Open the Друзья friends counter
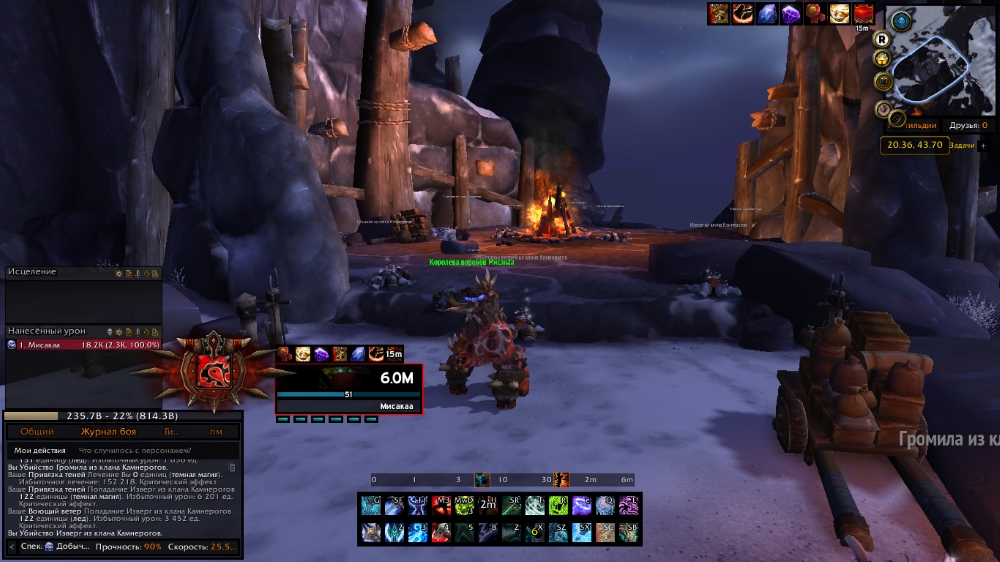Screen dimensions: 1000x562 (969, 125)
